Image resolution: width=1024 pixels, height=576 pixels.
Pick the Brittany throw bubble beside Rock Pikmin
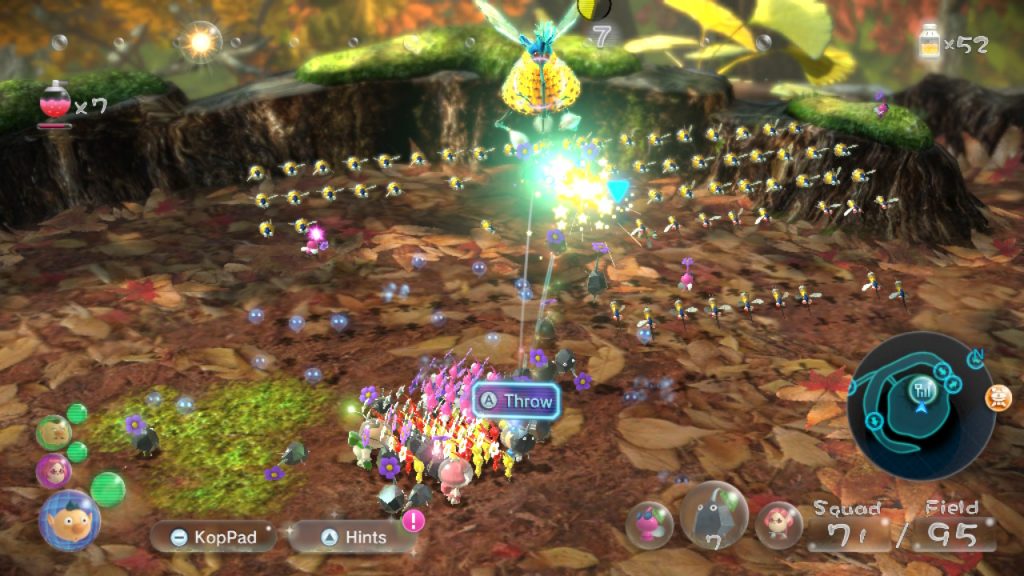(778, 525)
